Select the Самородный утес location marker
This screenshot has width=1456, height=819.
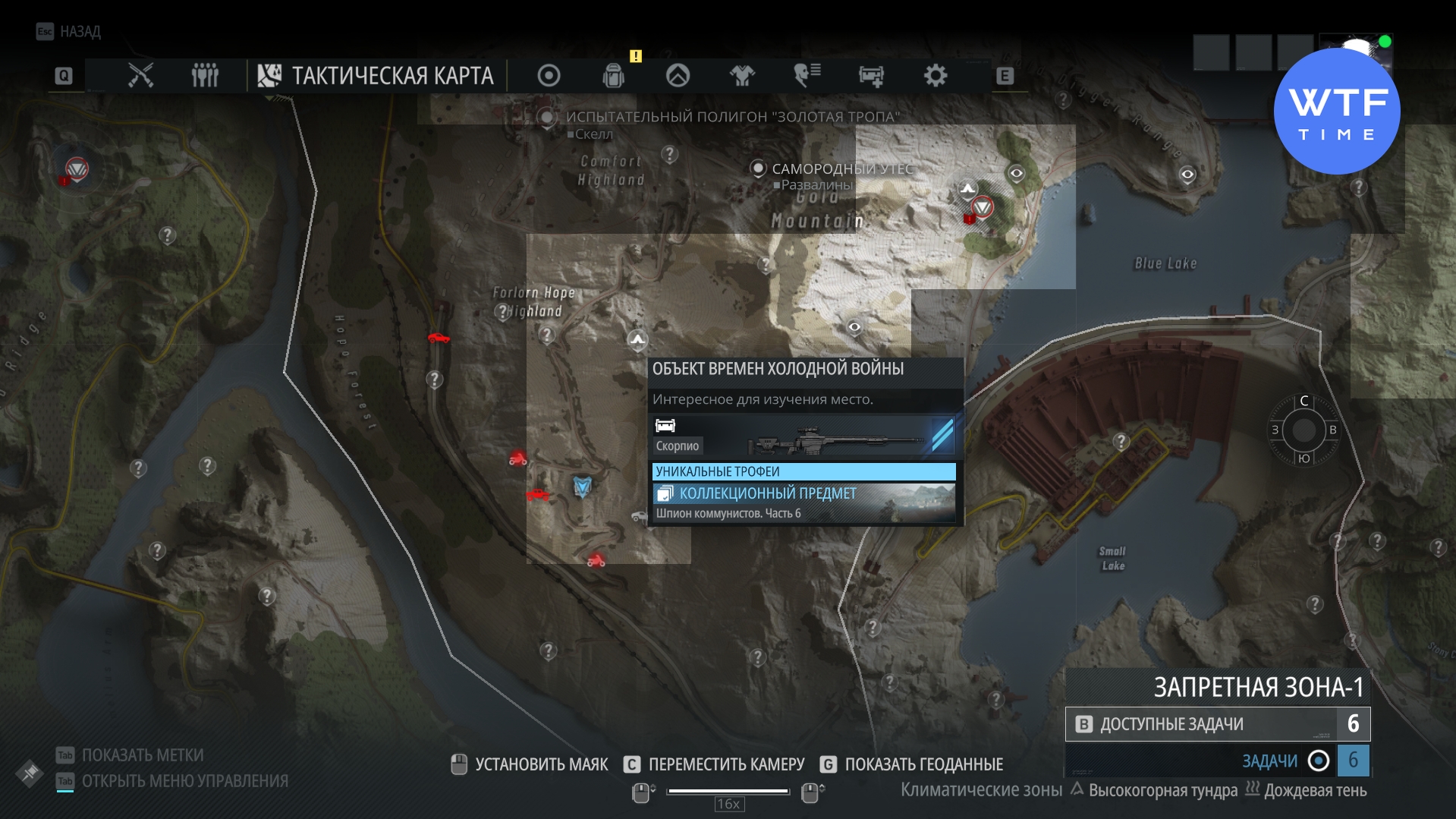(758, 169)
